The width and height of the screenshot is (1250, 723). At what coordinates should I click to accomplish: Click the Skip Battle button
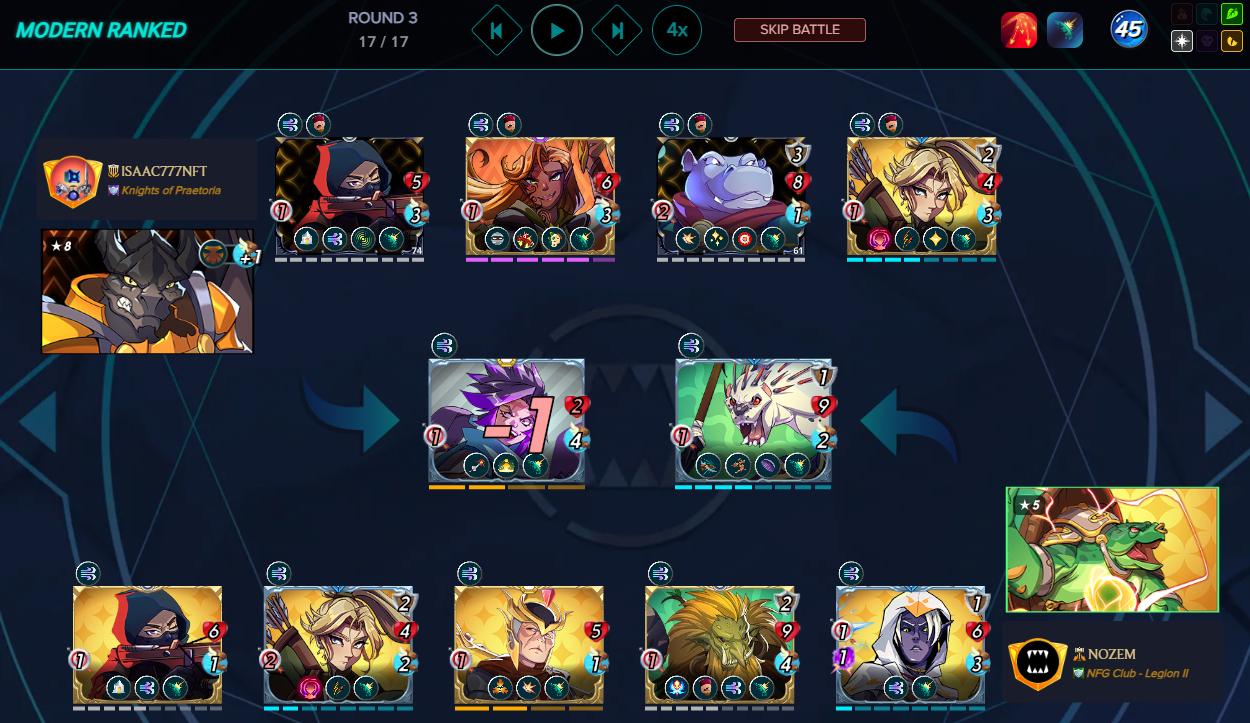799,30
